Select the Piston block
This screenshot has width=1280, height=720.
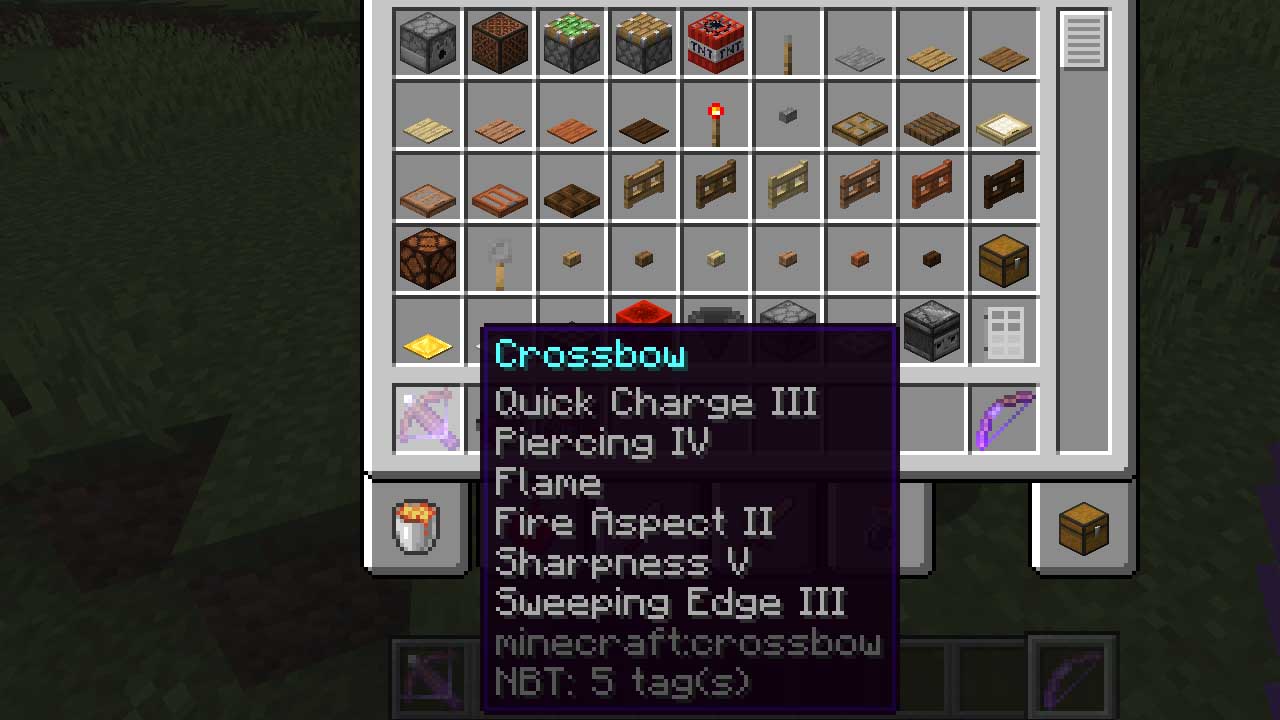[643, 42]
